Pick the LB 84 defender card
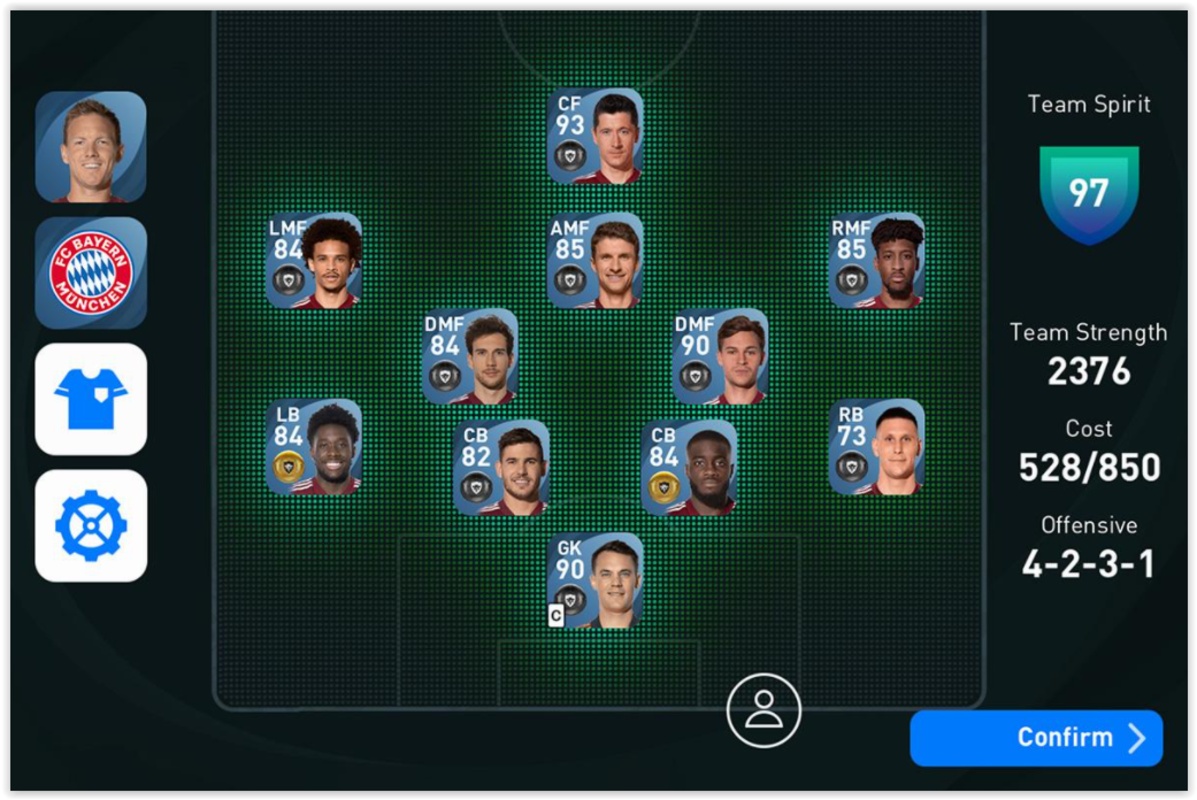Viewport: 1197px width, 800px height. click(x=314, y=447)
